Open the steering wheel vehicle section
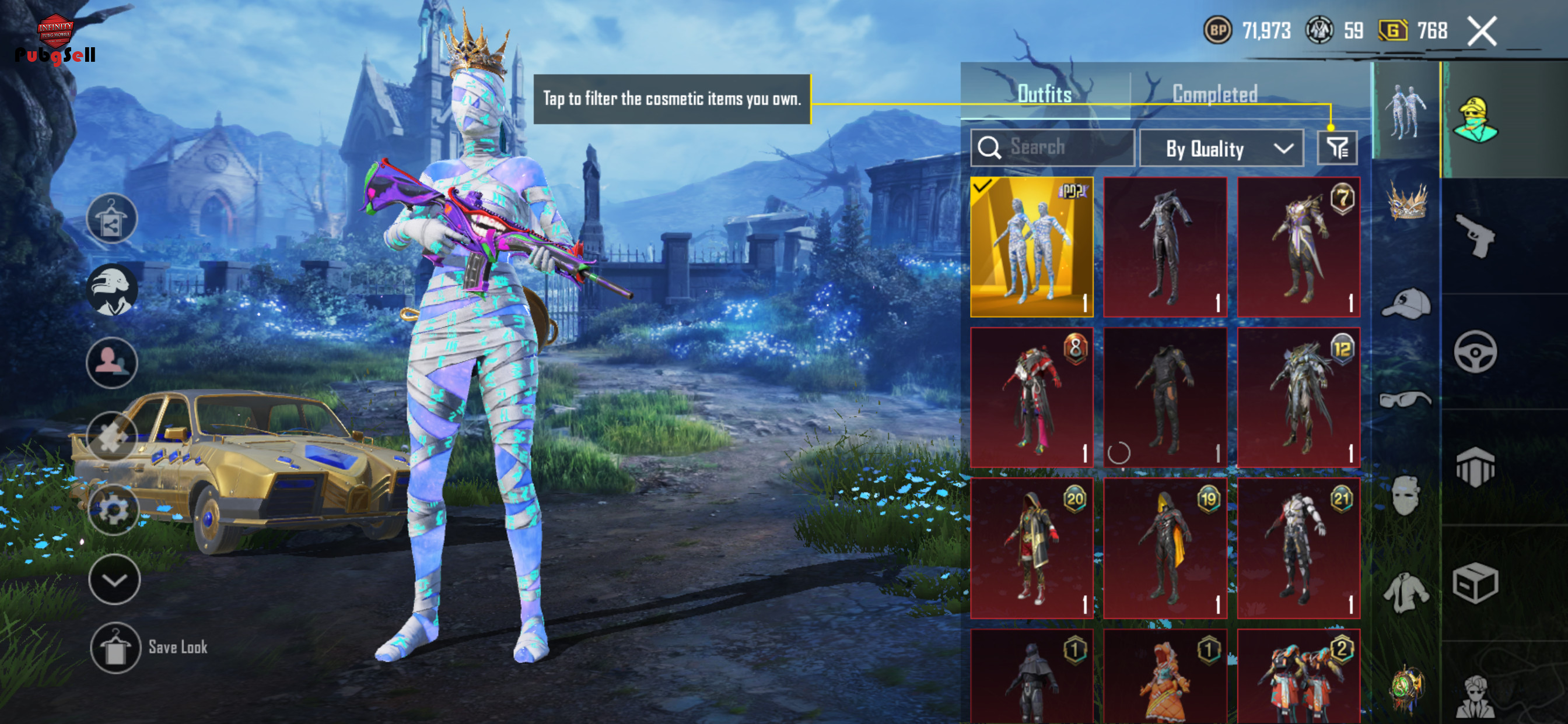The height and width of the screenshot is (724, 1568). click(1475, 352)
